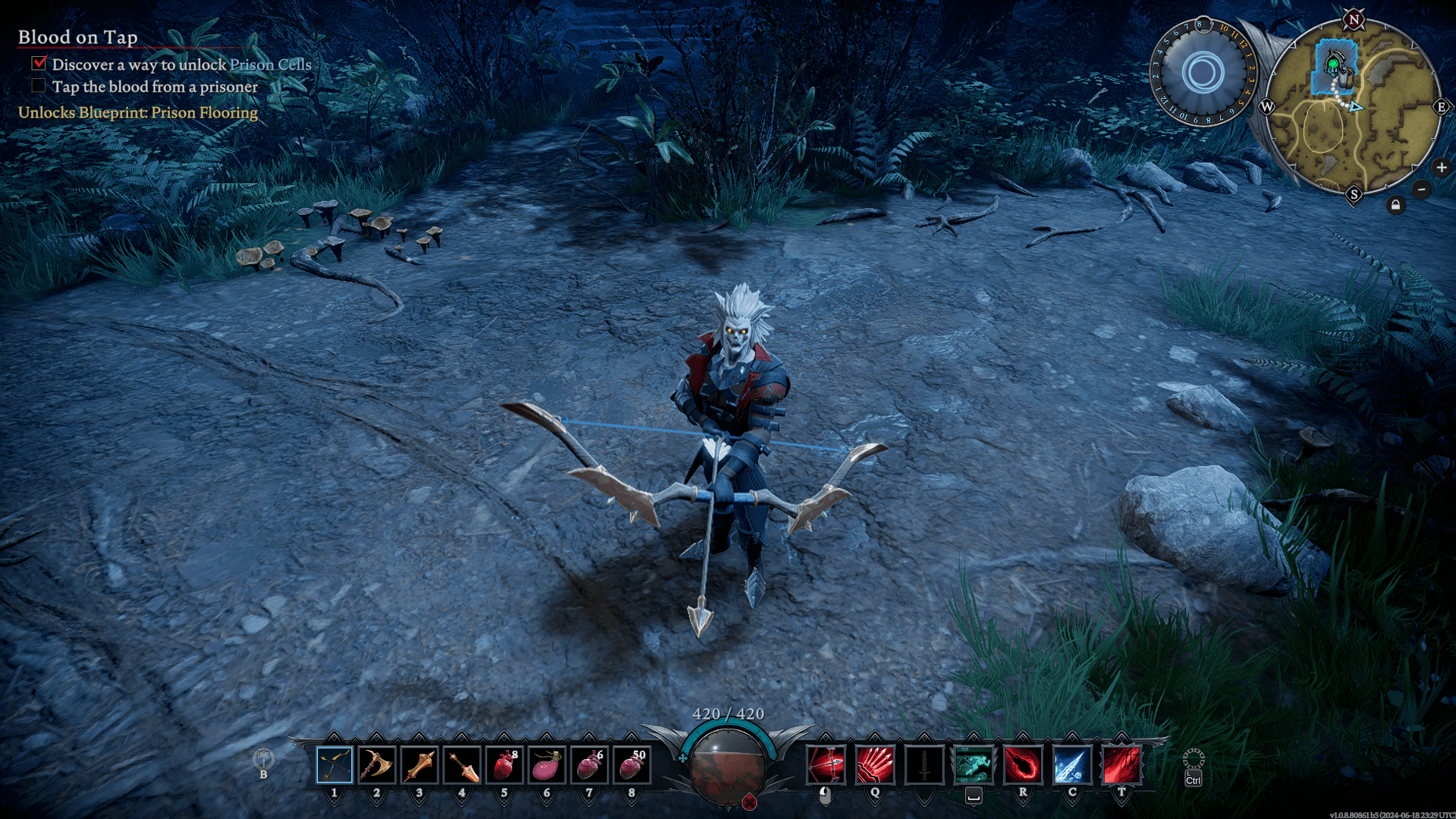Select the dagger in hotbar slot 4

[462, 765]
